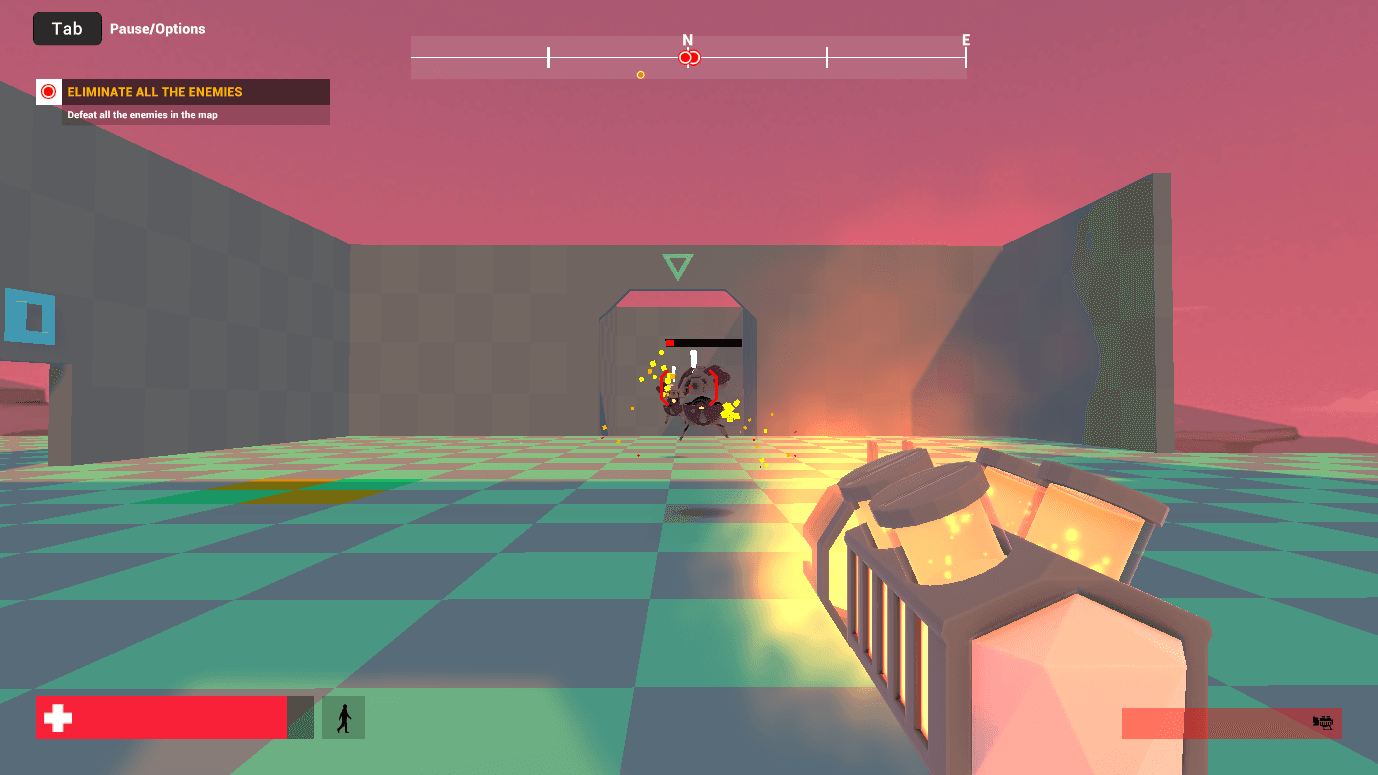Click the standing figure stance icon

click(x=343, y=718)
